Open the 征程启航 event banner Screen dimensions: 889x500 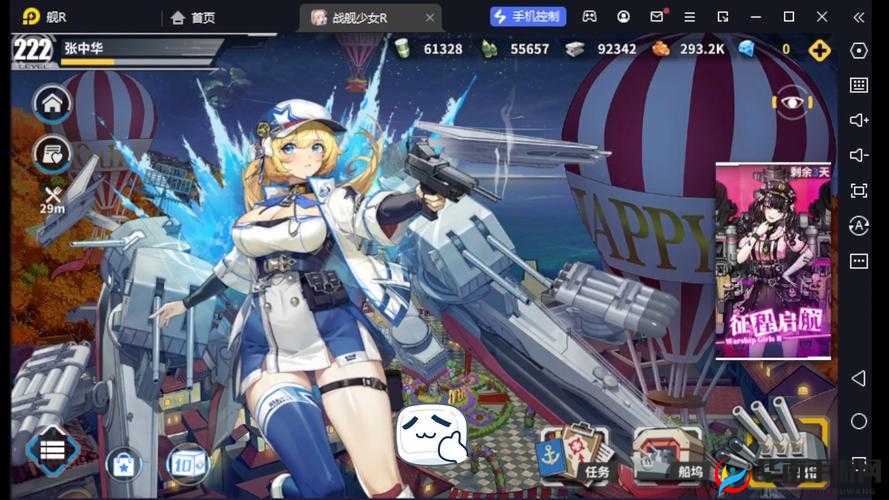[772, 260]
